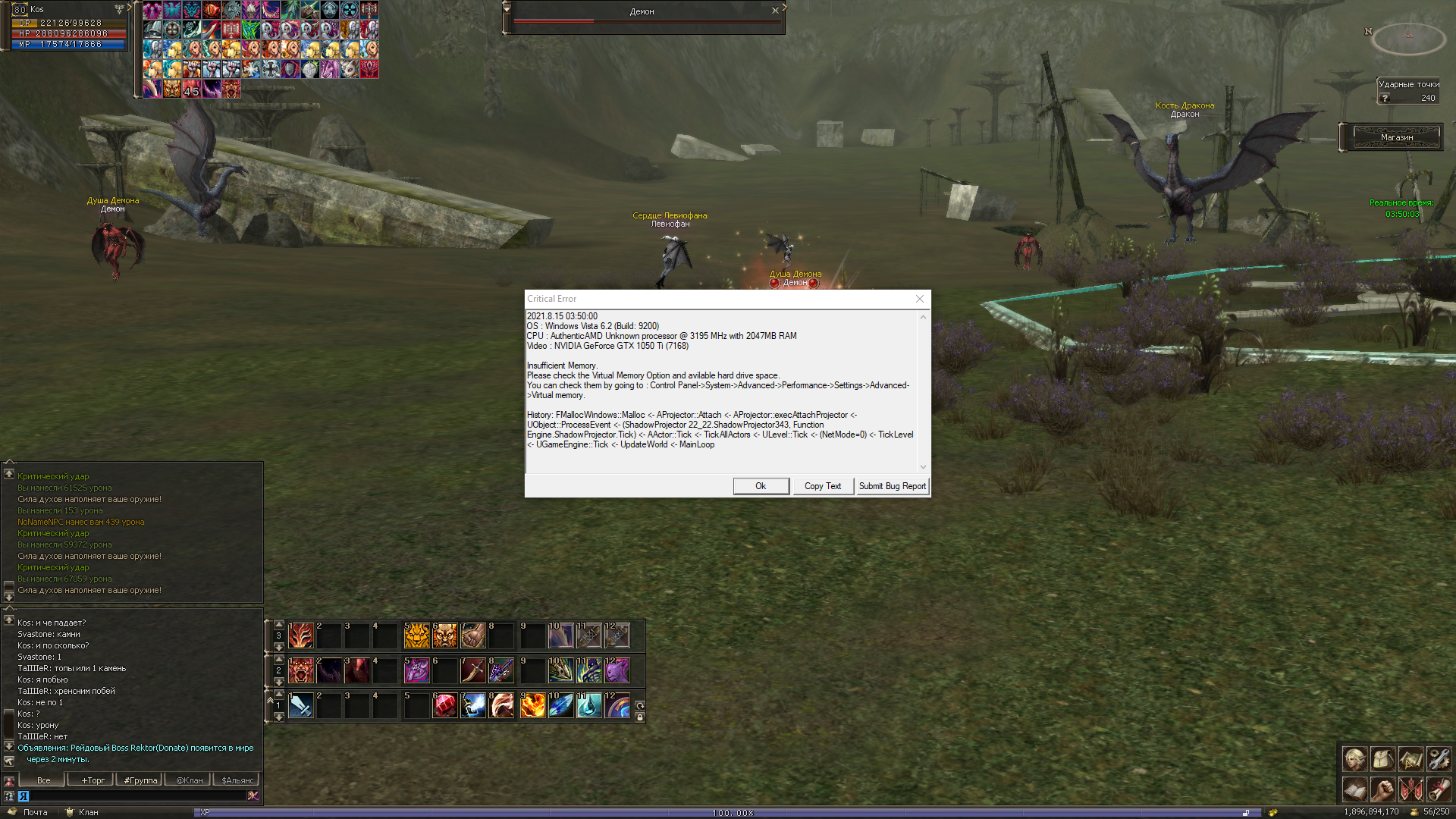1456x819 pixels.
Task: Focus the chat message input field
Action: 136,795
